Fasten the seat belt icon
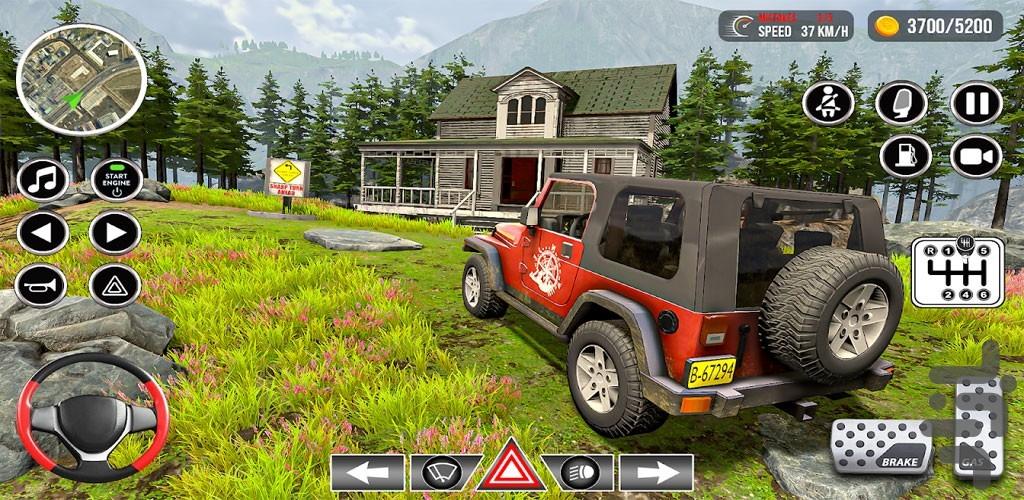Viewport: 1024px width, 500px height. [x=829, y=103]
